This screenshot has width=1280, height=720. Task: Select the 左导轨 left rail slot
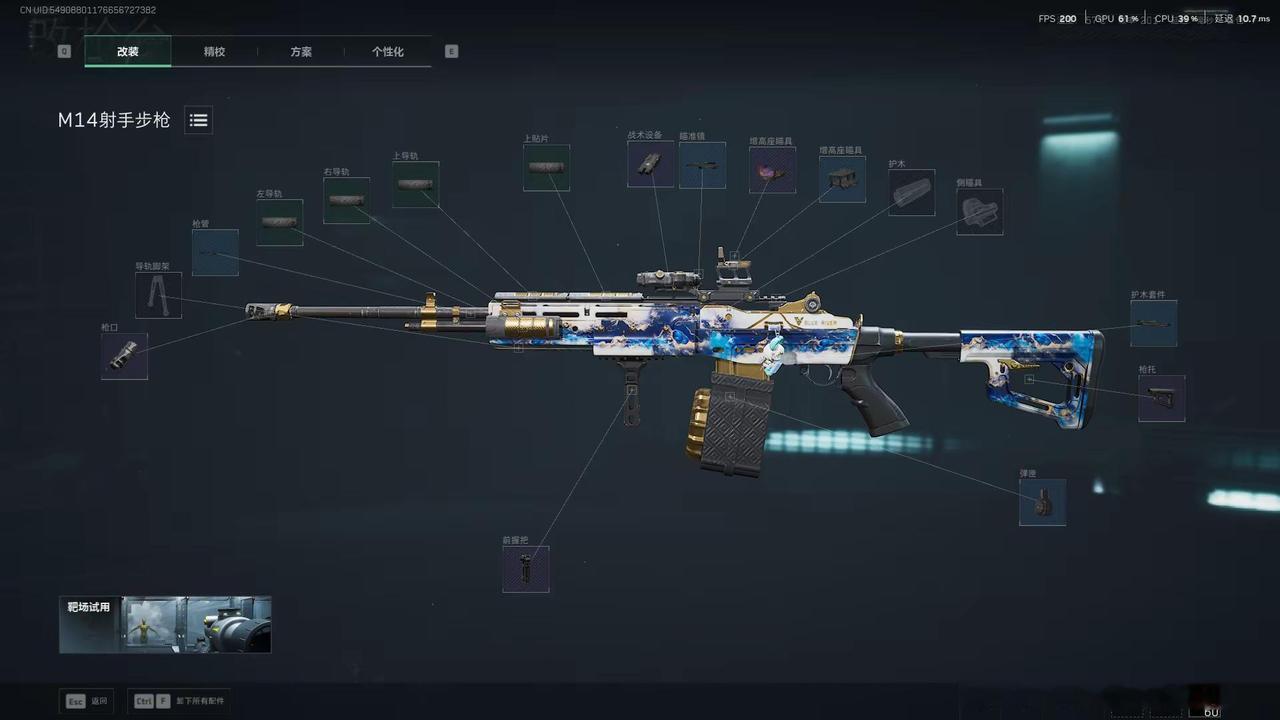pyautogui.click(x=280, y=220)
